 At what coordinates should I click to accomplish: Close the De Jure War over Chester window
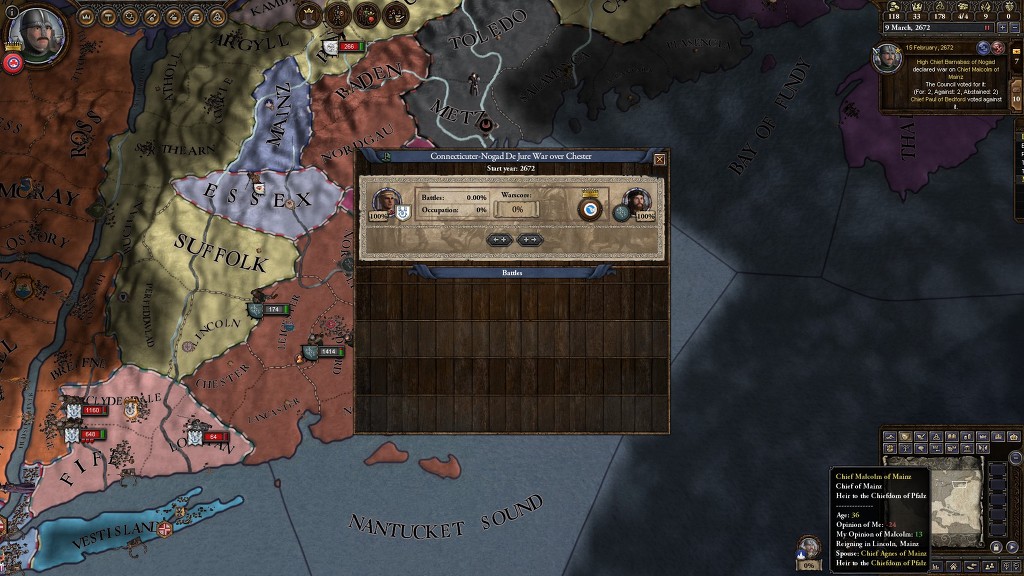point(659,159)
